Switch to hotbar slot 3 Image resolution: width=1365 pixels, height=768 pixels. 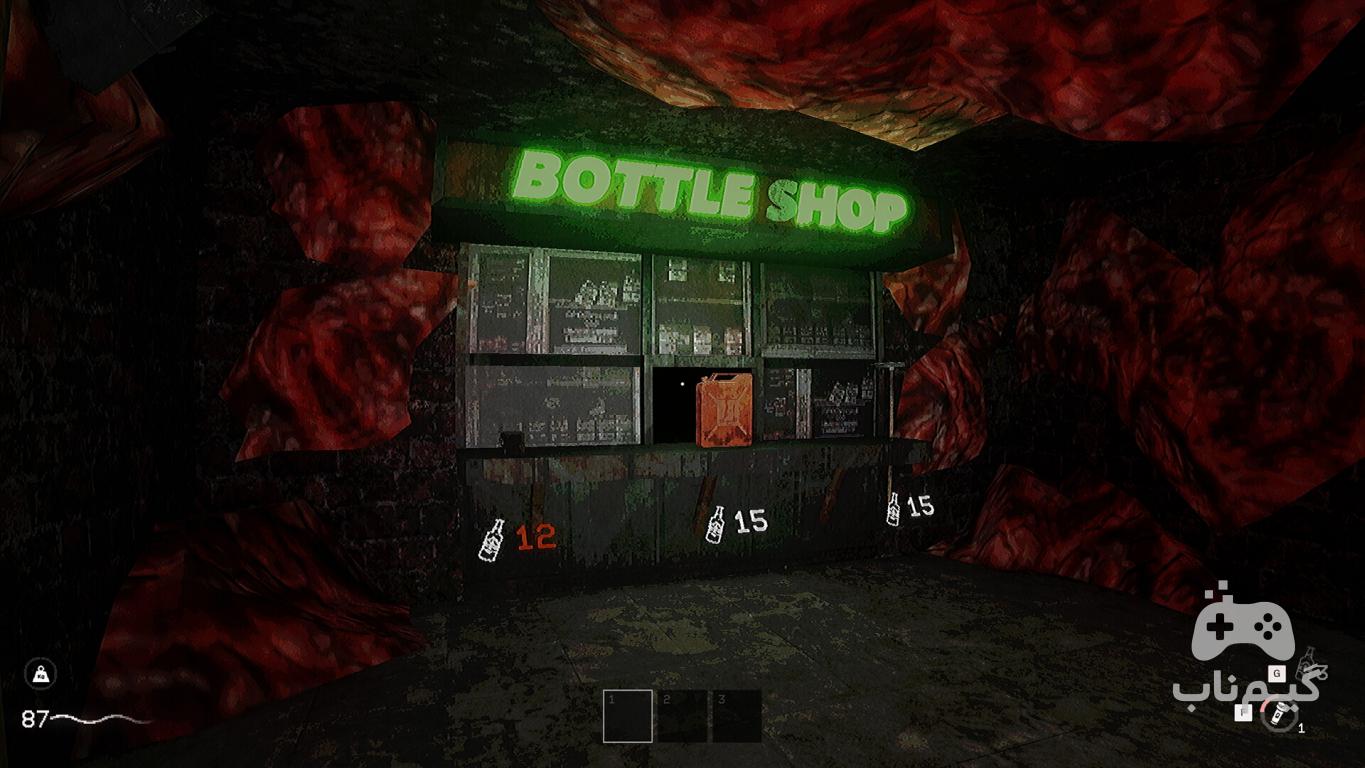(737, 716)
